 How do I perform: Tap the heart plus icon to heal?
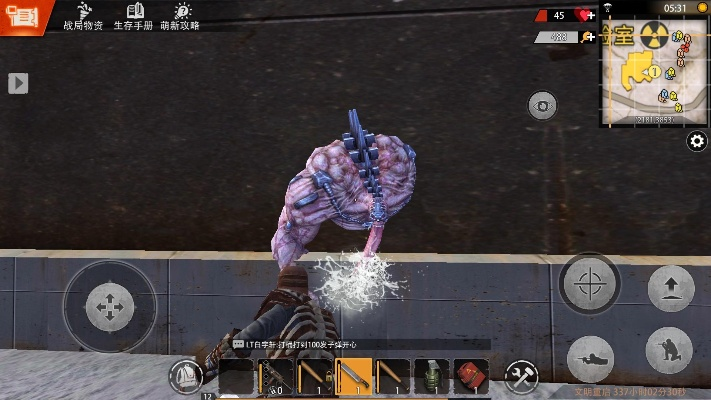tap(585, 16)
